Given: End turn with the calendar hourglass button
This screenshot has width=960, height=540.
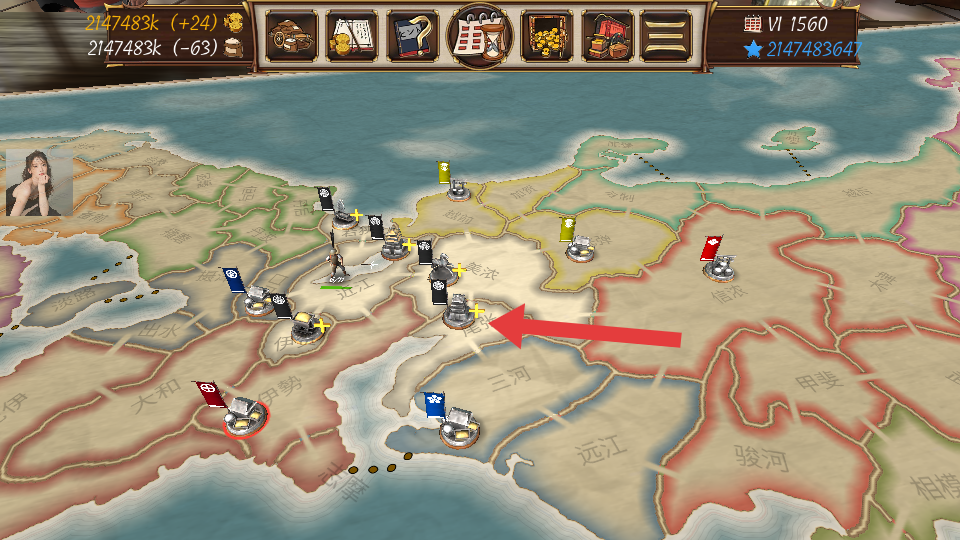Looking at the screenshot, I should pos(480,37).
